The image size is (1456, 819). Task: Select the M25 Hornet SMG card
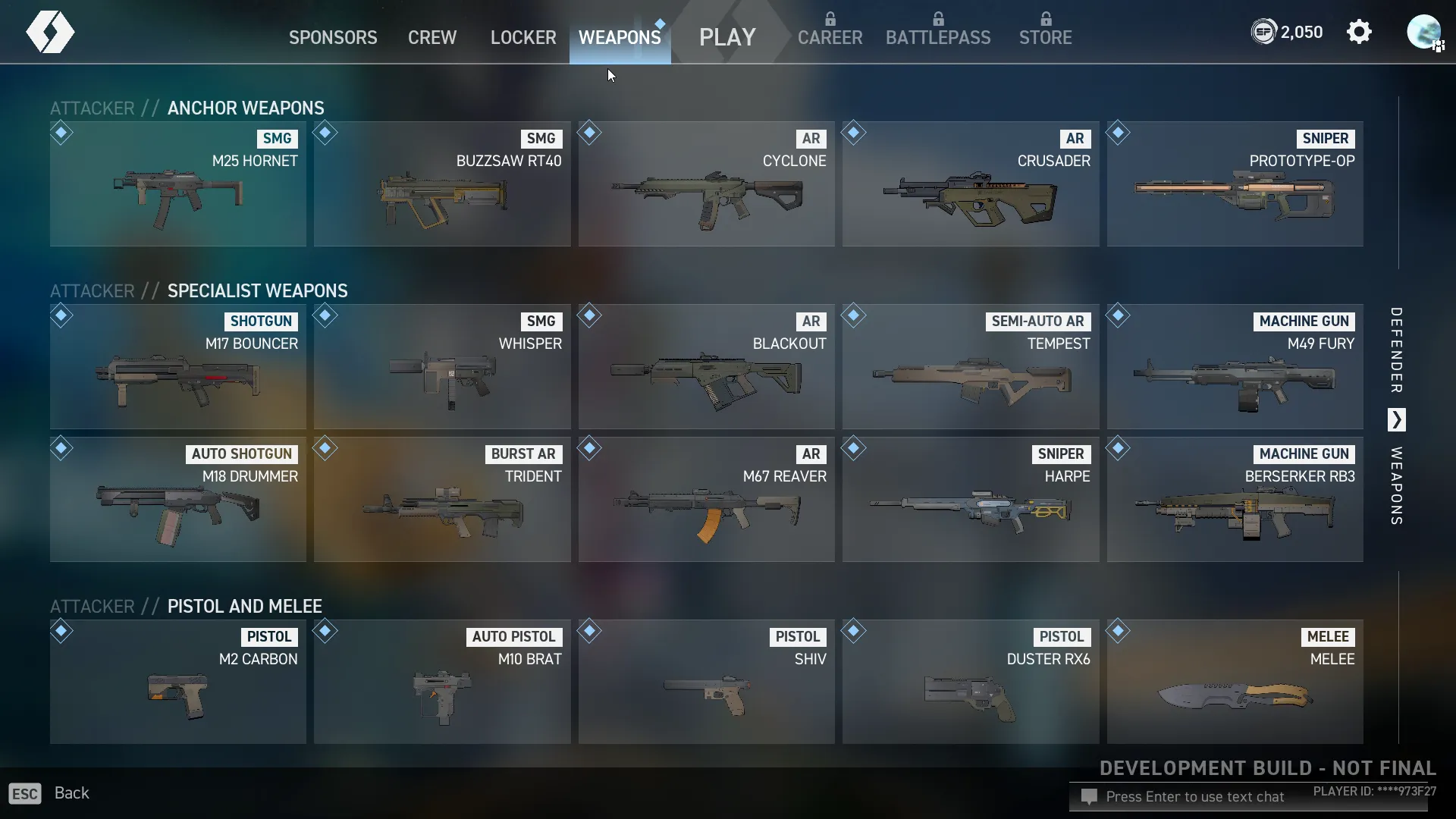click(x=178, y=184)
